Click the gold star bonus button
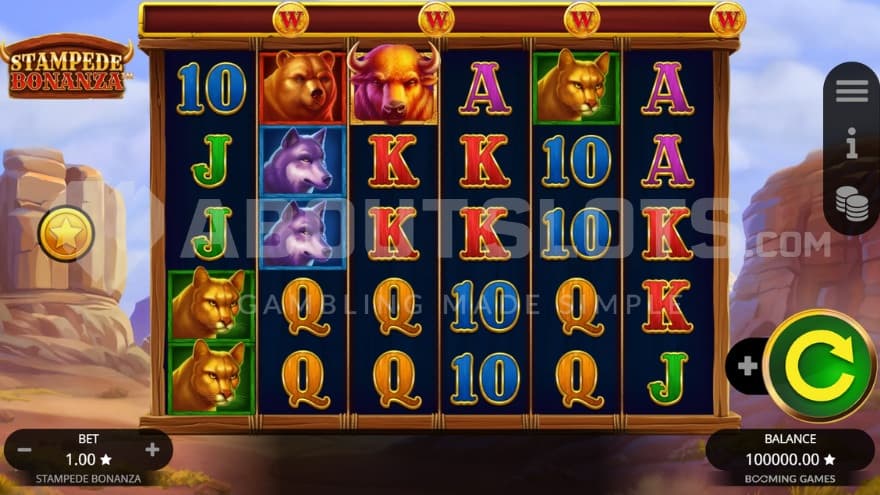 [x=66, y=235]
